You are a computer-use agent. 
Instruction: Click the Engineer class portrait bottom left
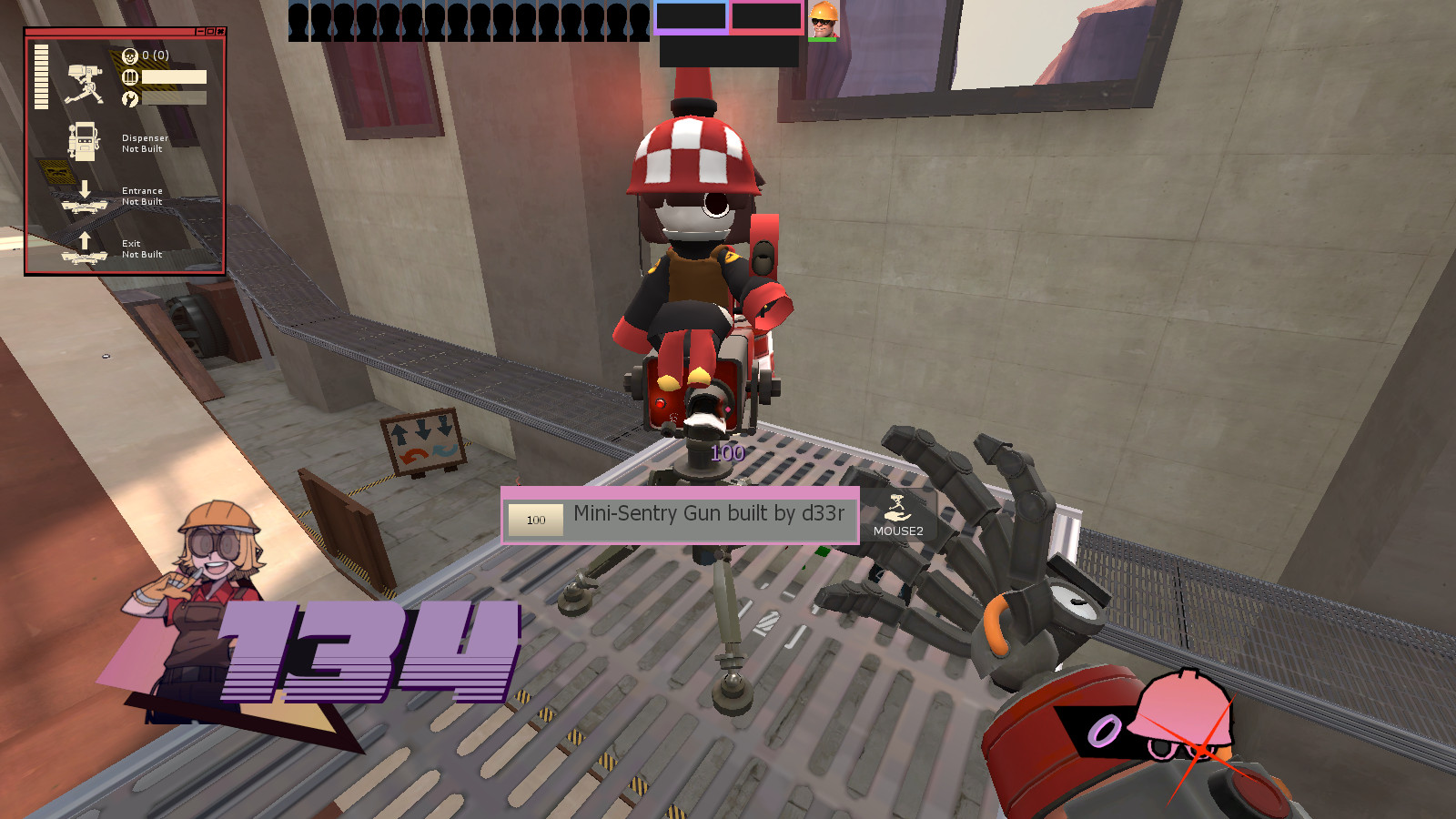click(x=205, y=573)
